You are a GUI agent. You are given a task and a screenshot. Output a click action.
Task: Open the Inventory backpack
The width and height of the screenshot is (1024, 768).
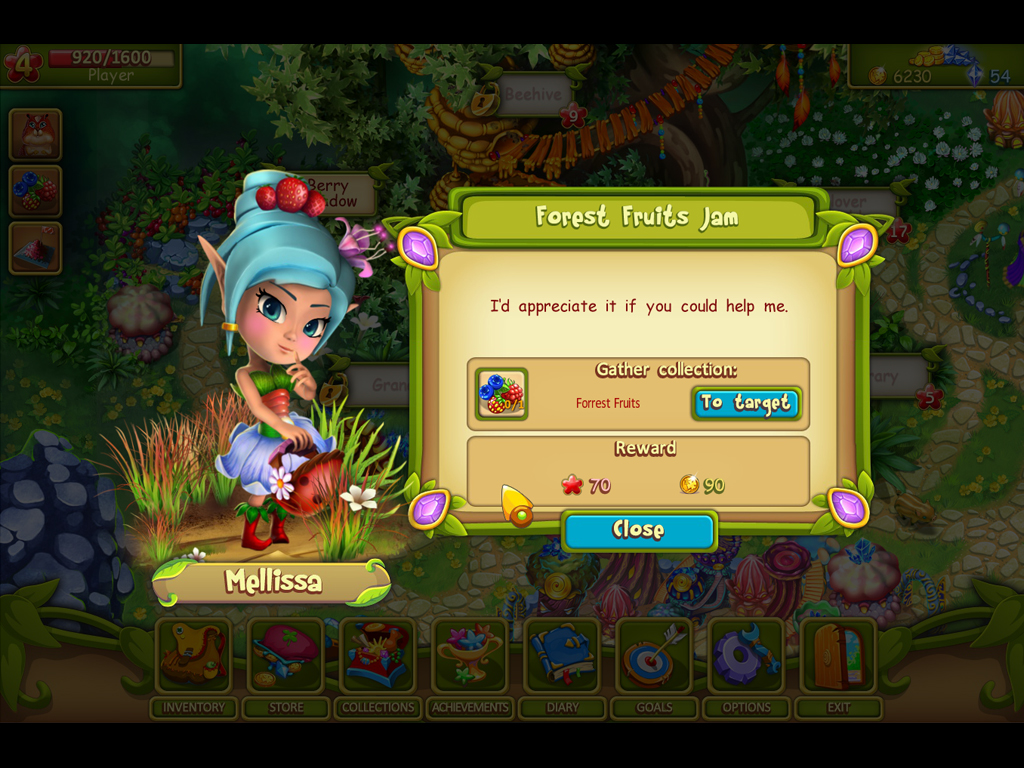click(194, 656)
